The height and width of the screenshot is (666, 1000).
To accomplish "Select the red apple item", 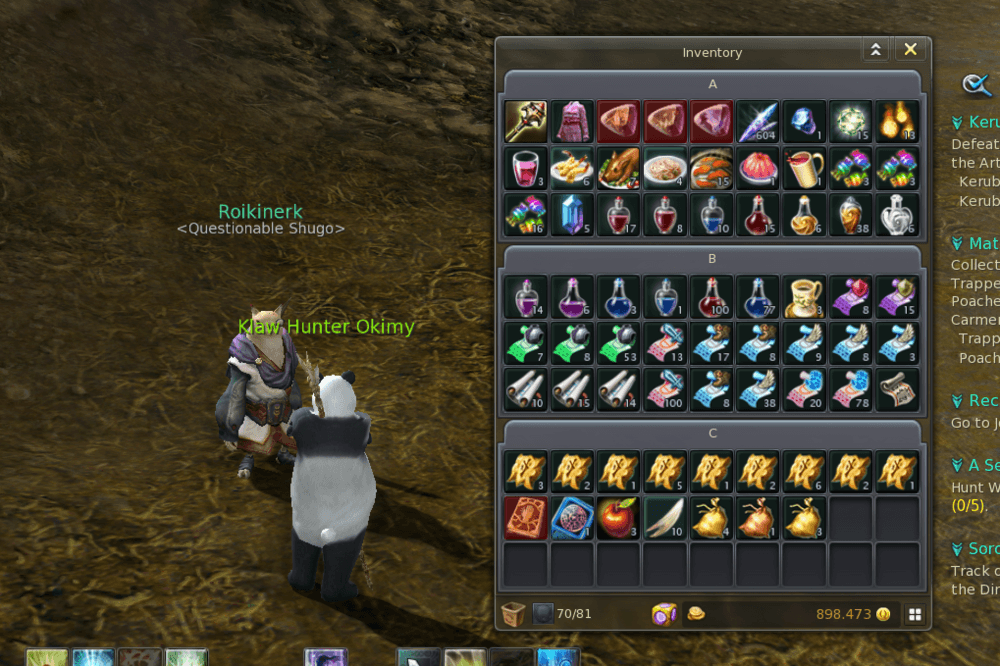I will tap(619, 518).
